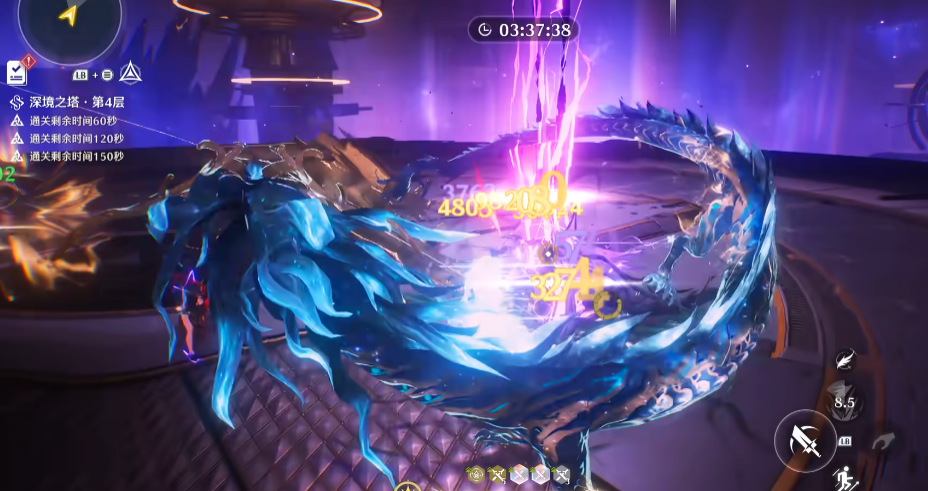
Task: Trigger the skill showing 8.5 cooldown
Action: pos(843,402)
